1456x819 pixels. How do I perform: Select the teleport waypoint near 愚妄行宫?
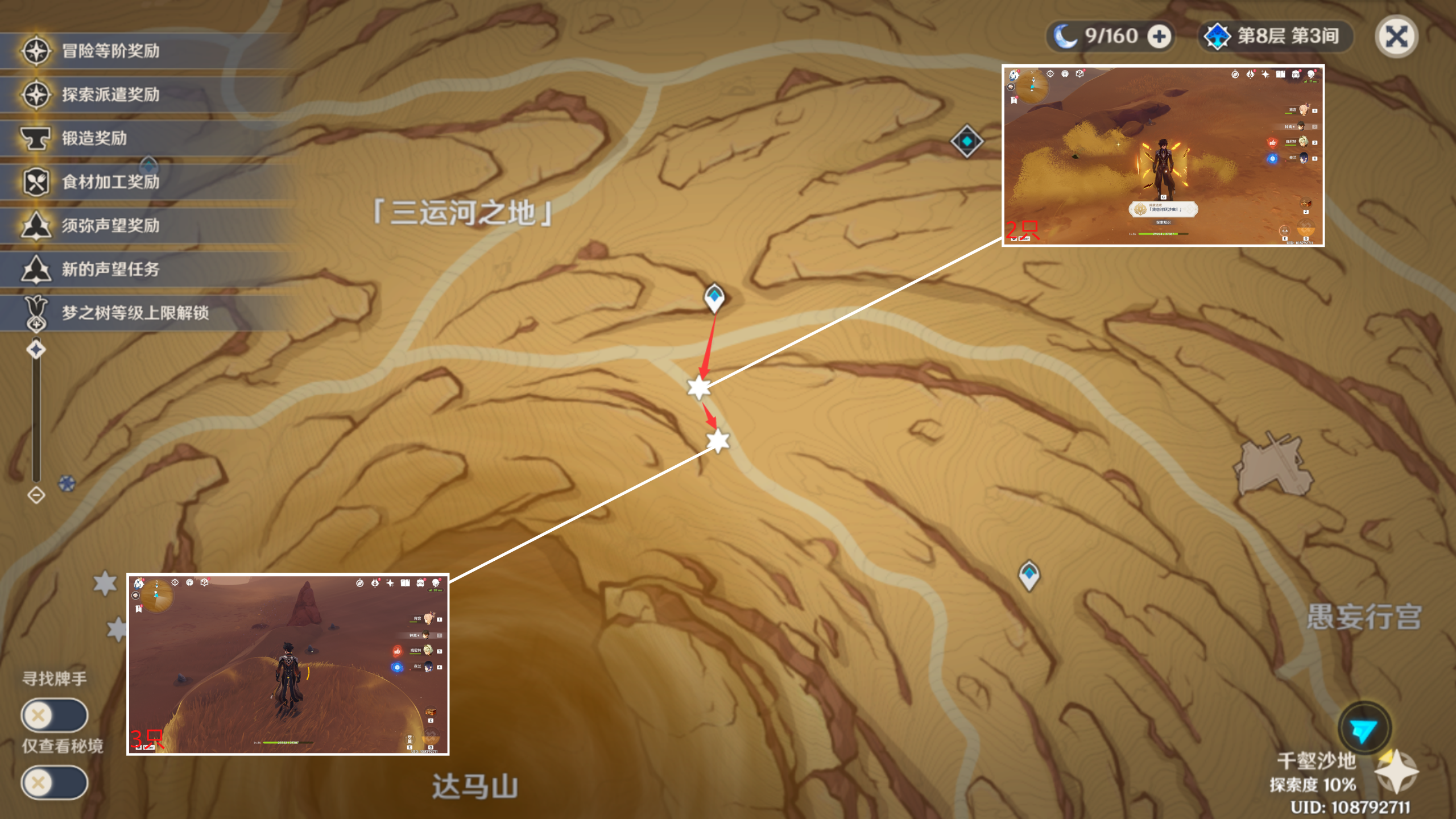pyautogui.click(x=1029, y=574)
